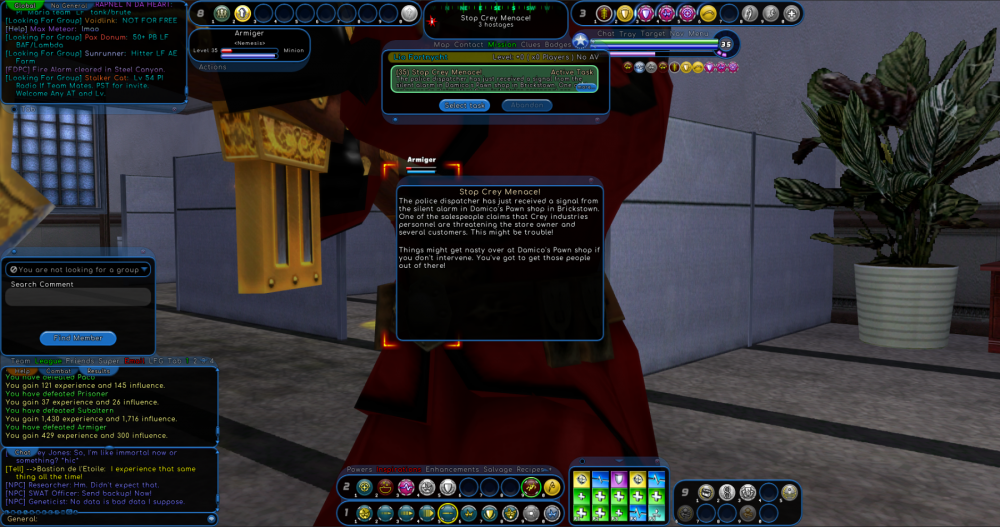Screen dimensions: 1000x527
Task: Show the Clues tab
Action: 533,45
